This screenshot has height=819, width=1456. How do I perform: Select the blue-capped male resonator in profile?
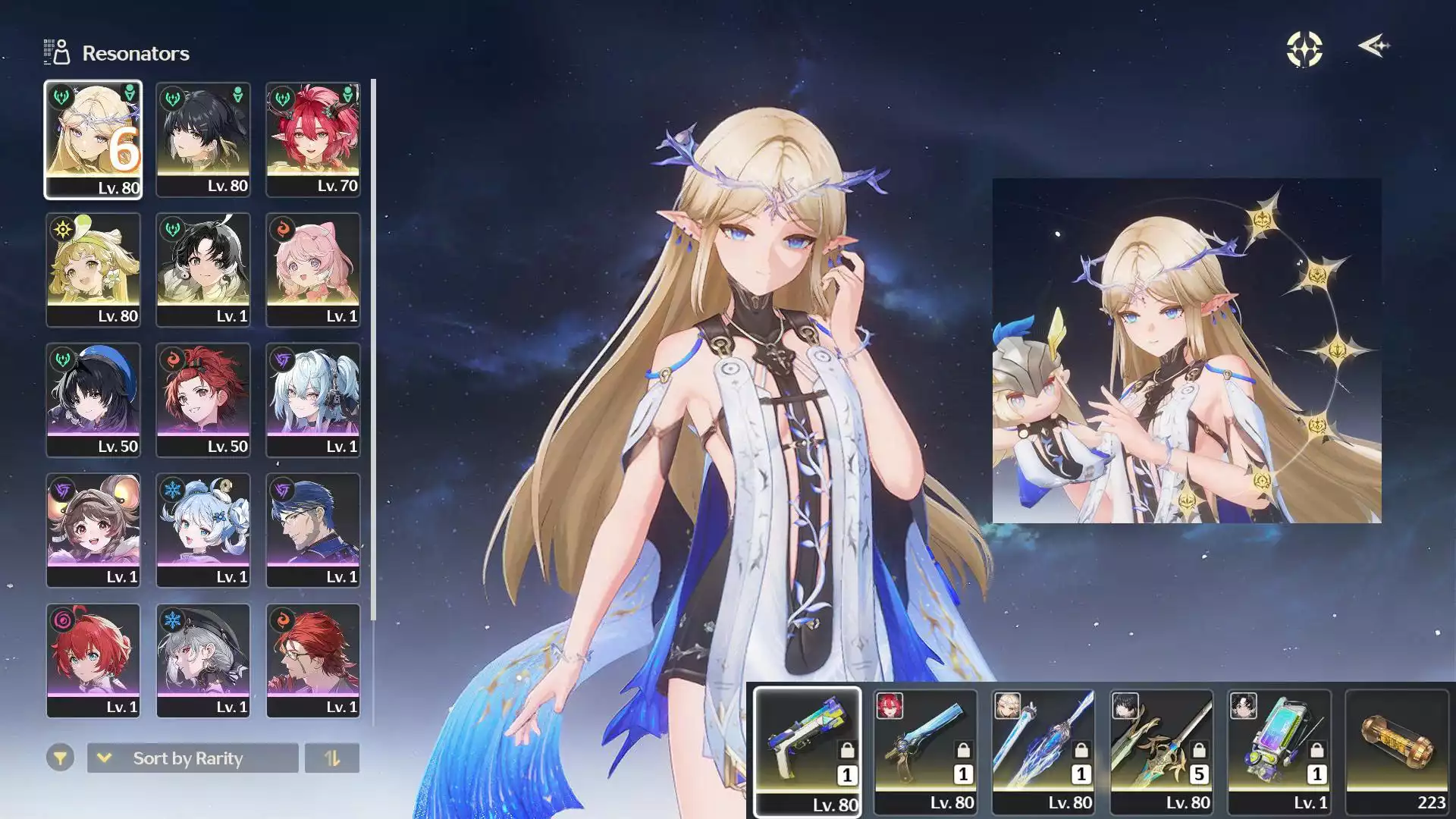coord(312,531)
